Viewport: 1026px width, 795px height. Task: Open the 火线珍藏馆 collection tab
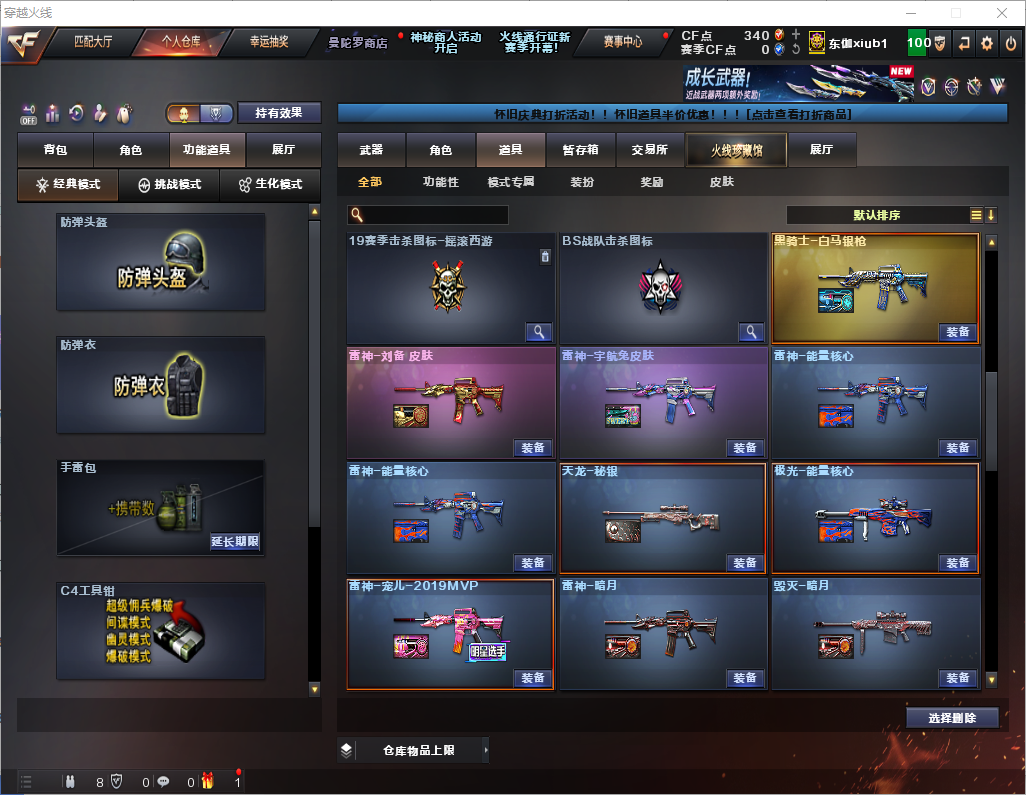pos(736,150)
